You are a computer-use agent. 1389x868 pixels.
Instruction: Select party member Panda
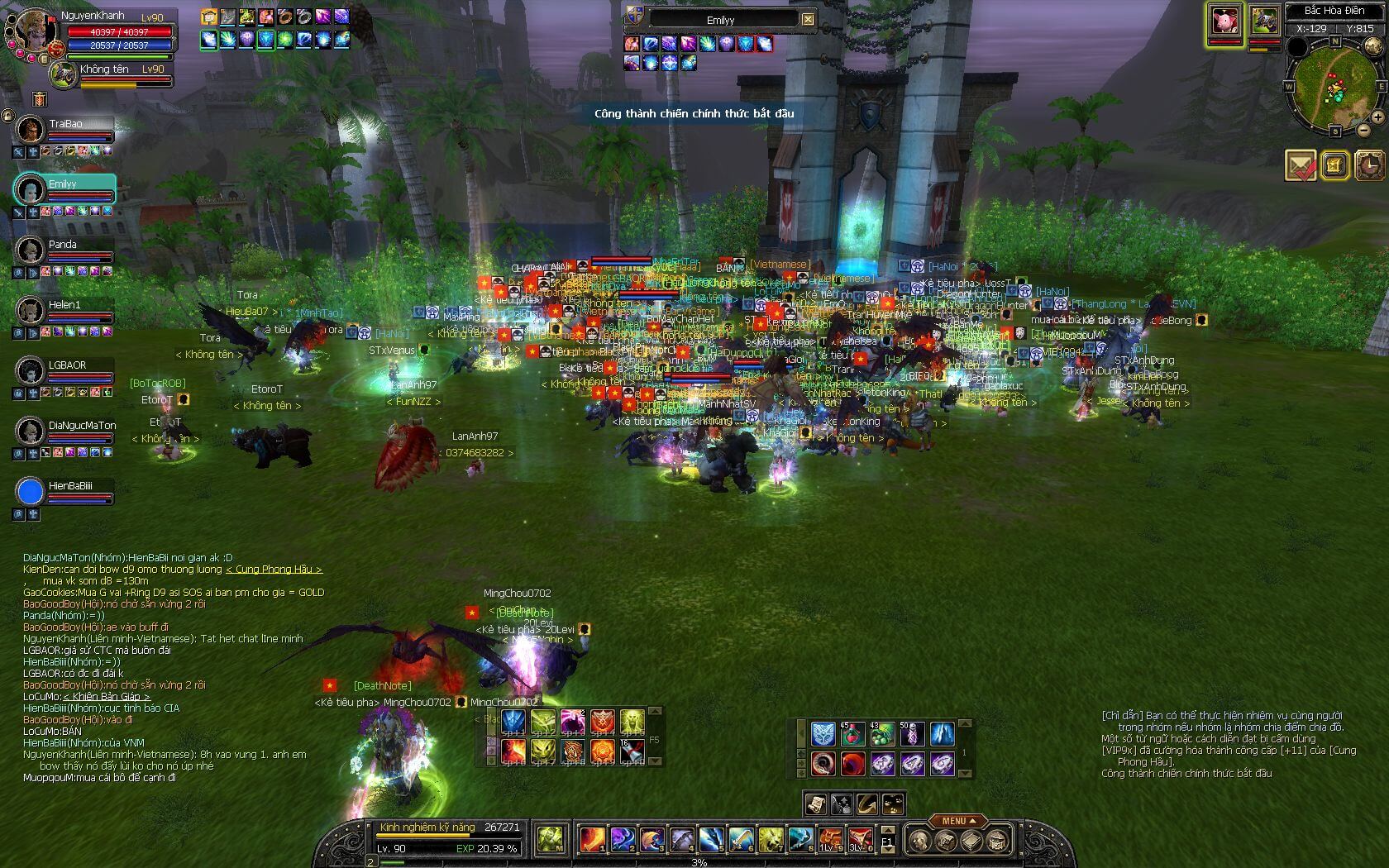coord(31,250)
